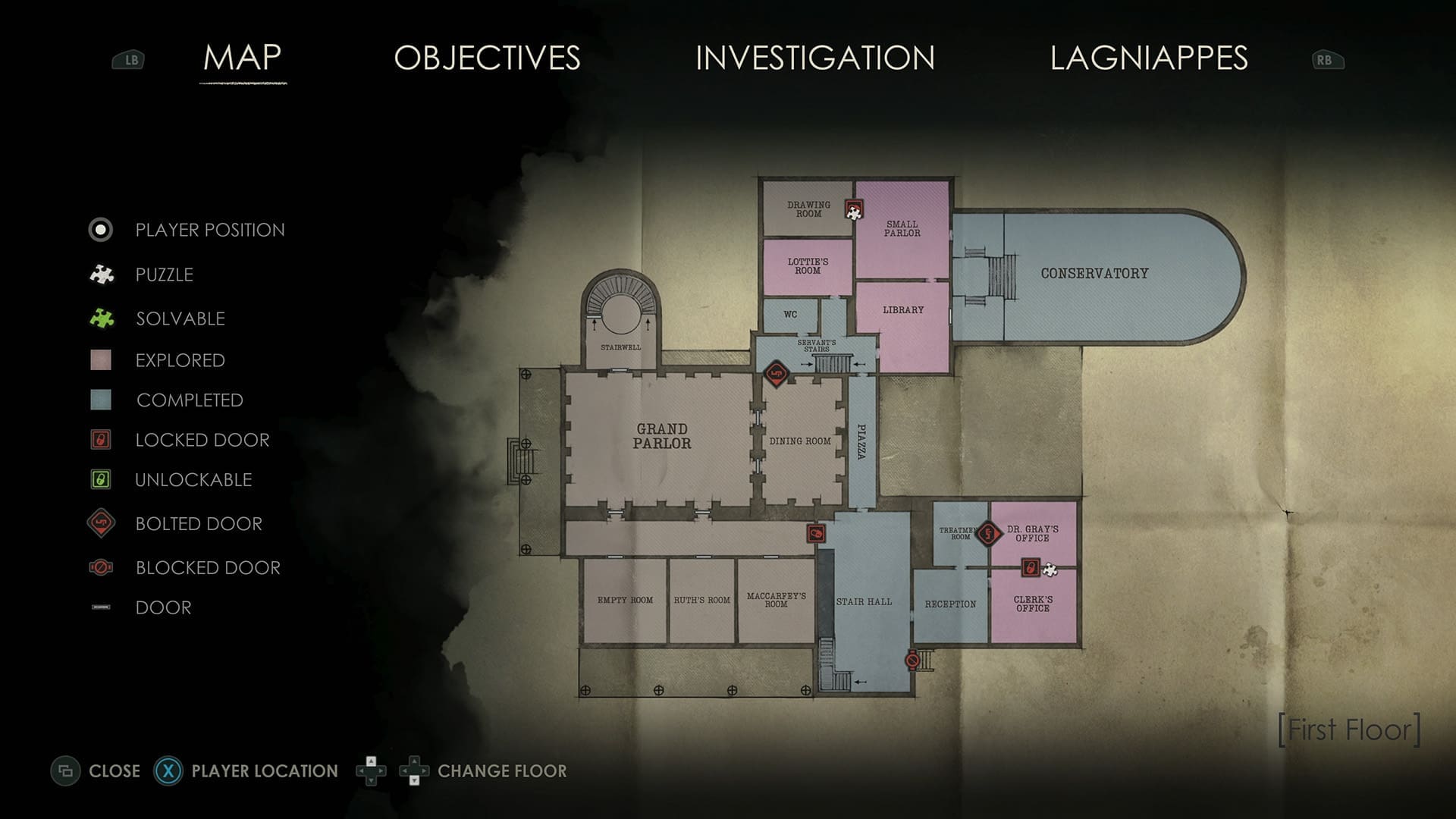Click the bolted door marker in Dr. Gray's Office
Screen dimensions: 1456x819
click(987, 534)
